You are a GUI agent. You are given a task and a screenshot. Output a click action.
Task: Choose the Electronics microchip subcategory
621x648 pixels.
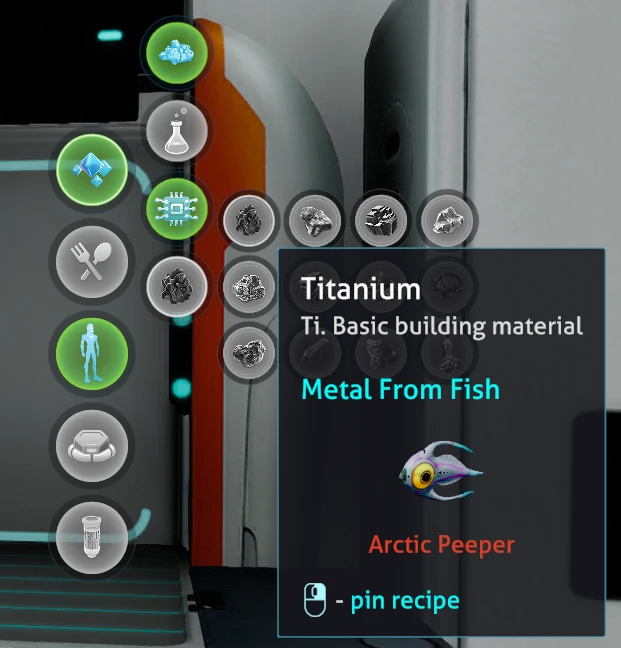coord(177,209)
